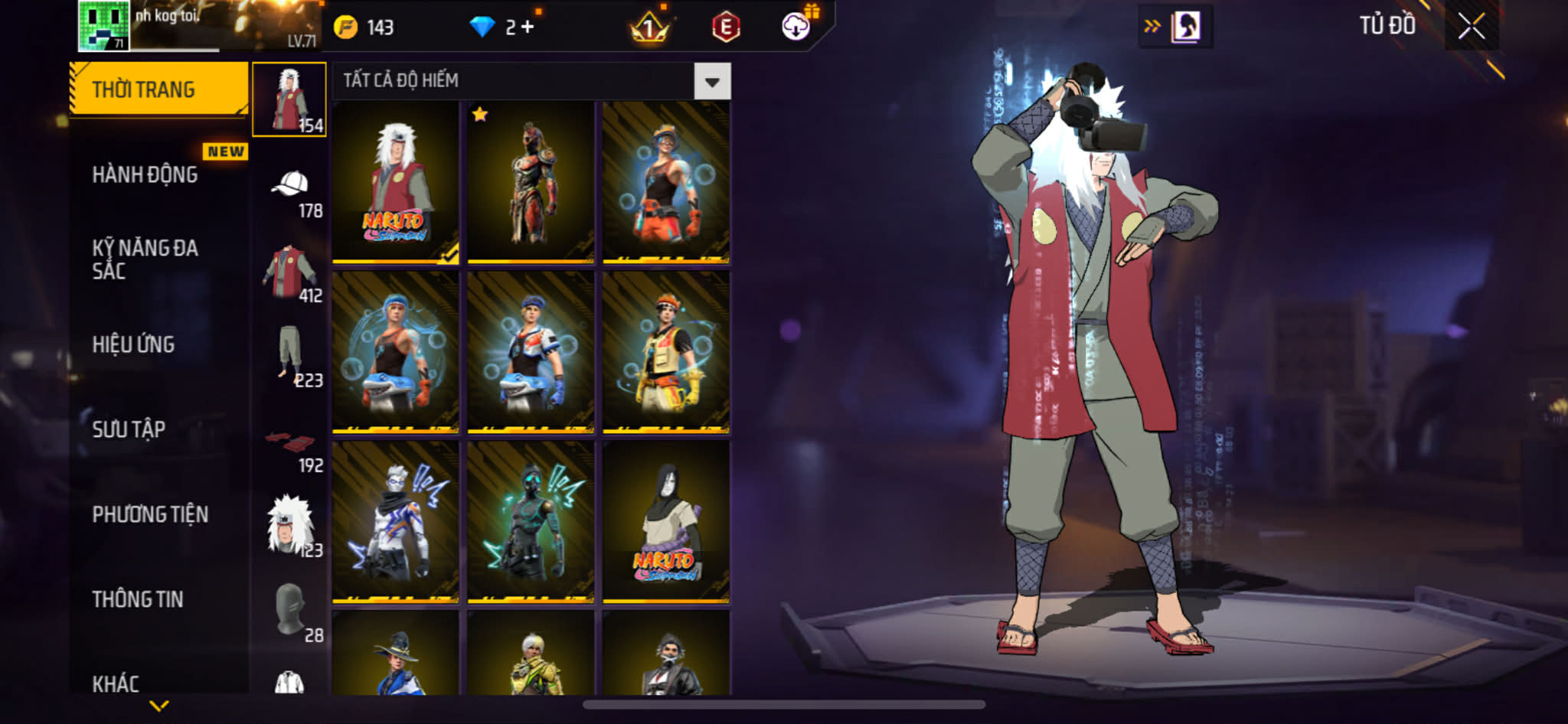Add diamonds using the plus button
Screen dimensions: 1568x724
(x=527, y=27)
